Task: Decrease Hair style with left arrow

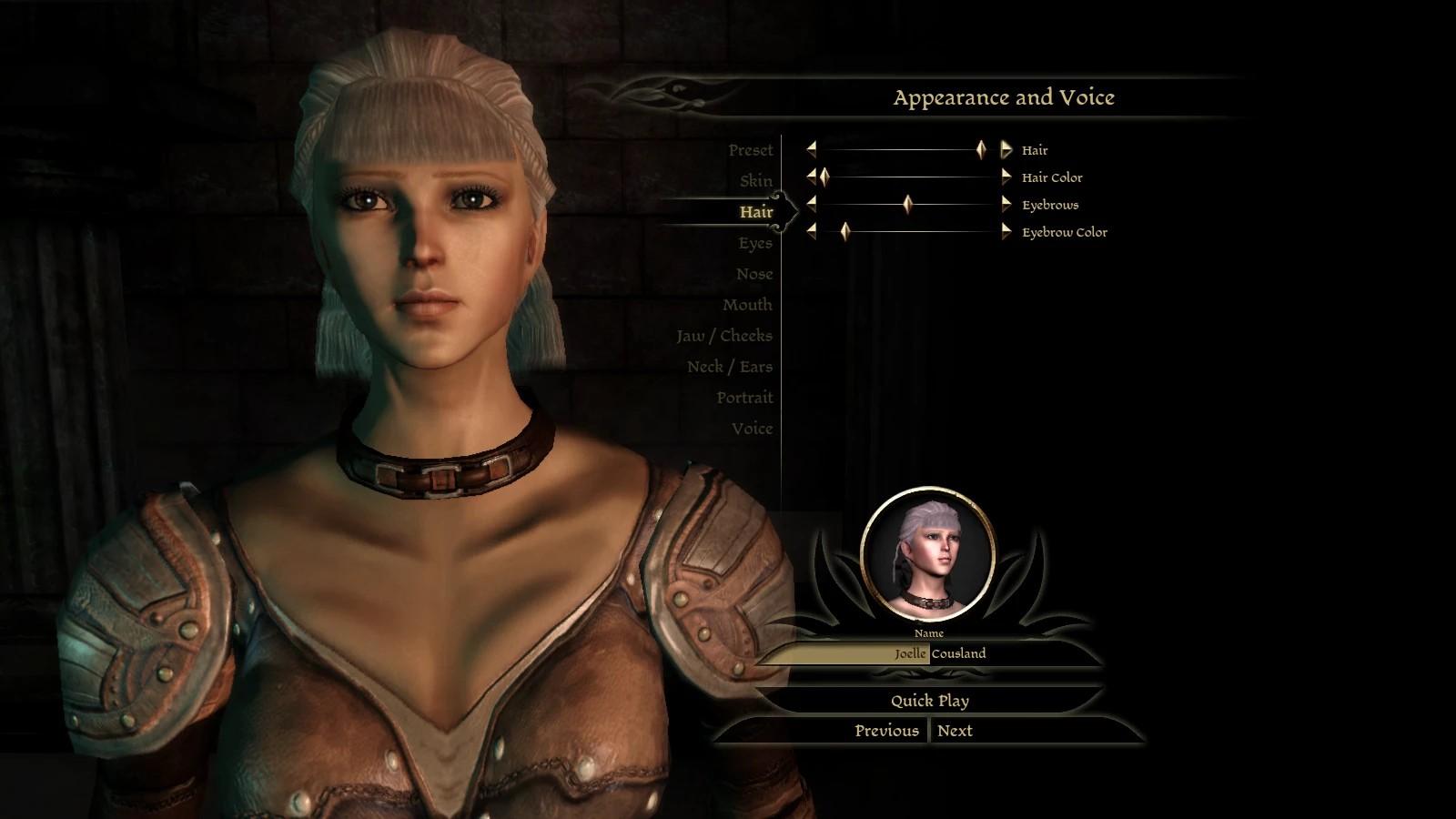Action: tap(811, 150)
